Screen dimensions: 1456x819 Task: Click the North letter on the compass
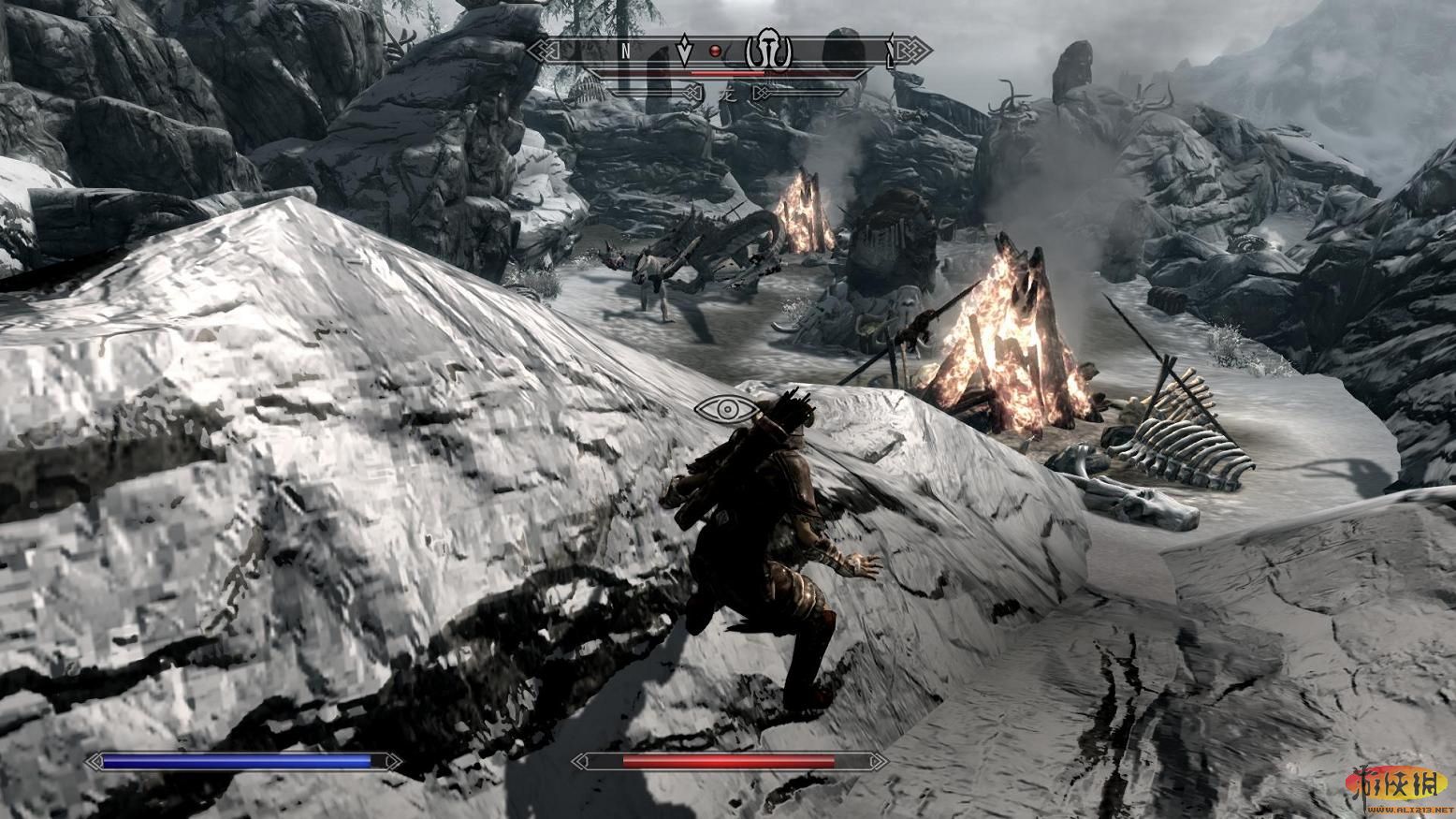tap(624, 51)
